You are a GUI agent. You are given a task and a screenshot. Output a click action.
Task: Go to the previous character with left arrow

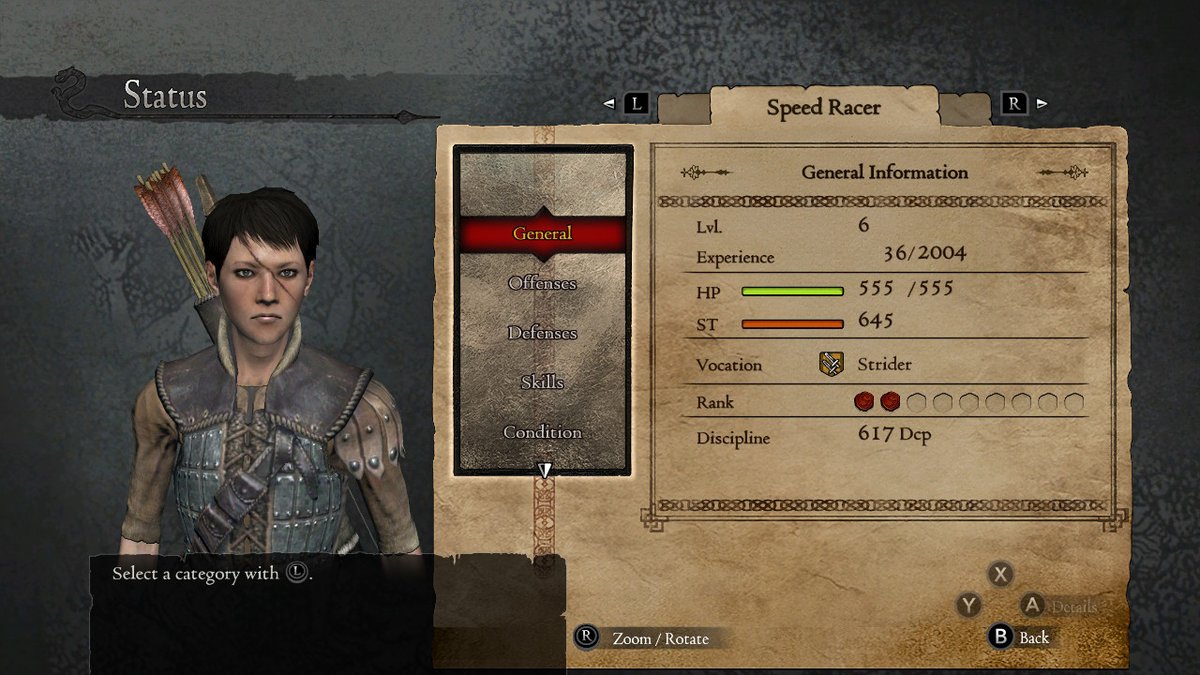coord(608,103)
